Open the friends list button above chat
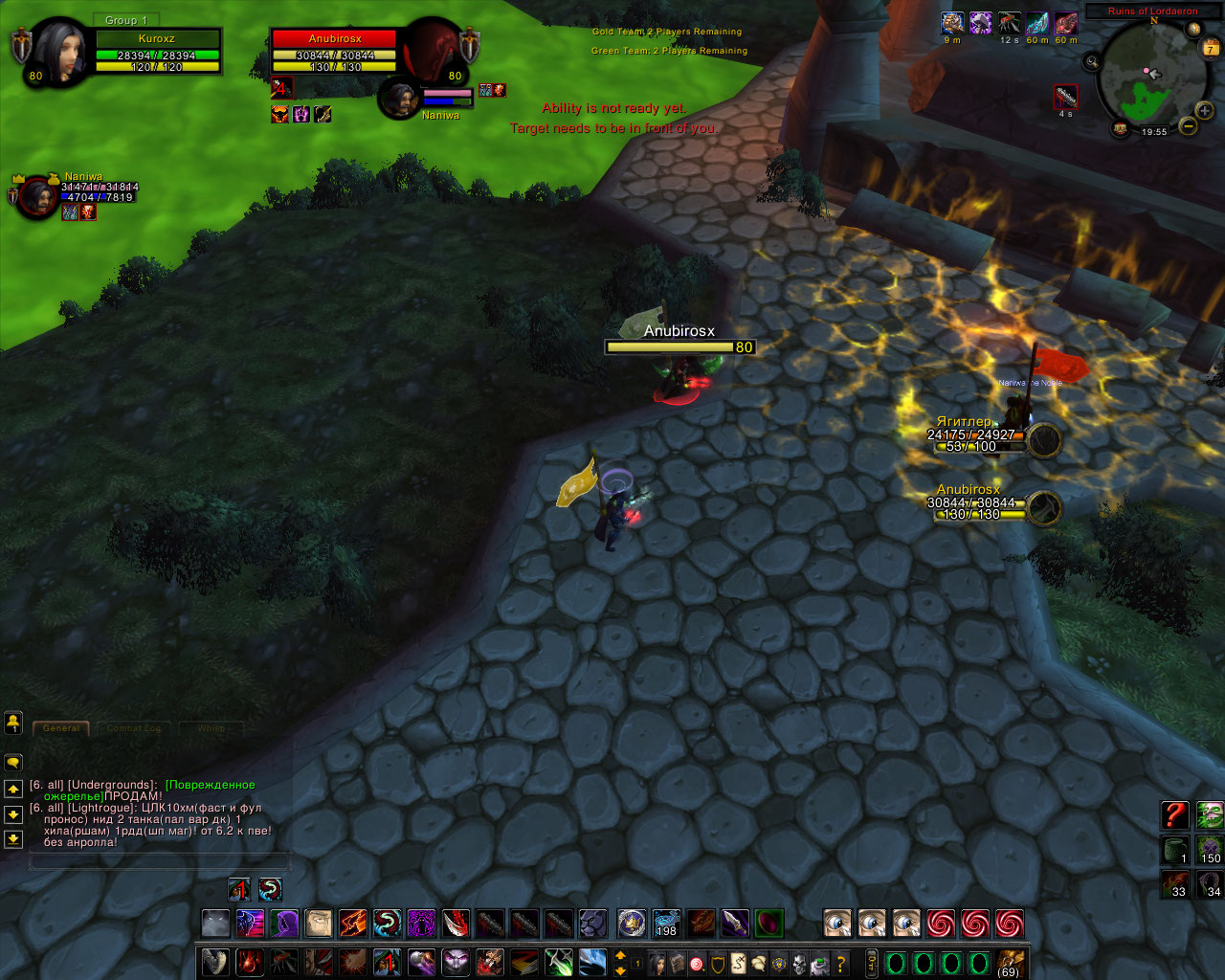This screenshot has height=980, width=1225. click(x=13, y=721)
